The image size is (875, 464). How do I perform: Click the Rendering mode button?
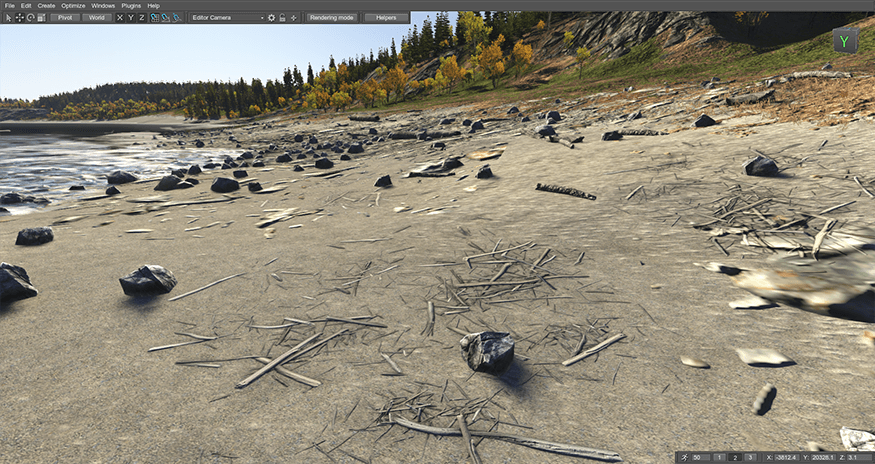click(x=331, y=18)
